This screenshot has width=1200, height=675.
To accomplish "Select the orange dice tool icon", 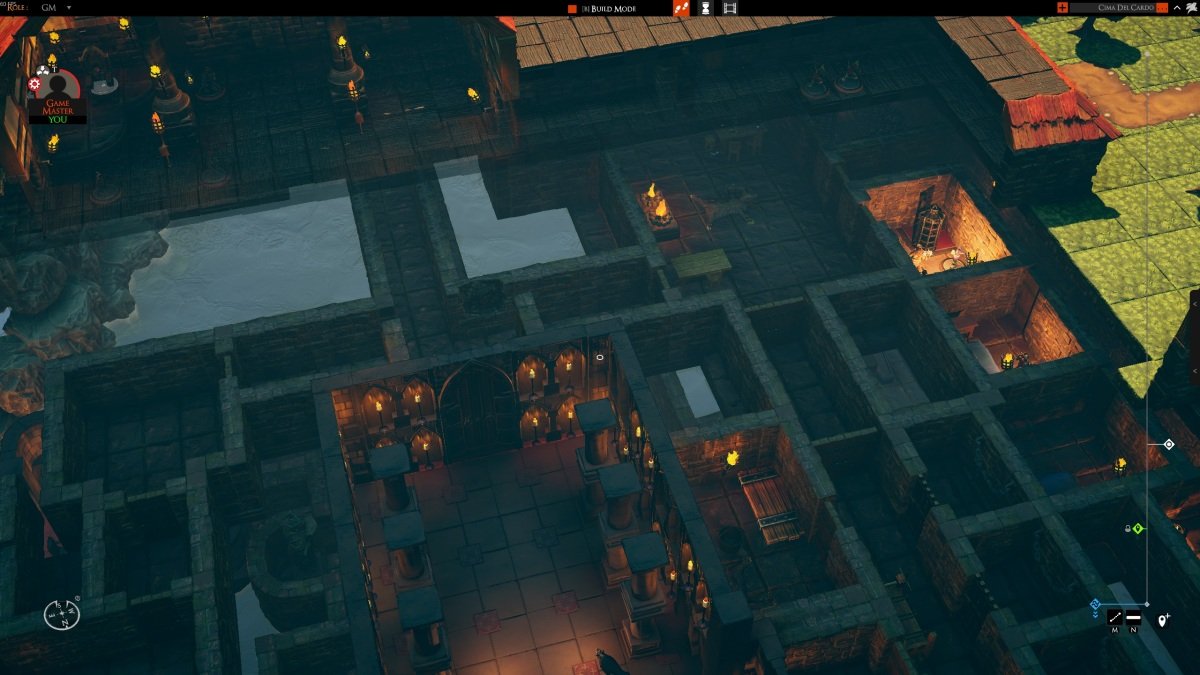I will coord(681,8).
